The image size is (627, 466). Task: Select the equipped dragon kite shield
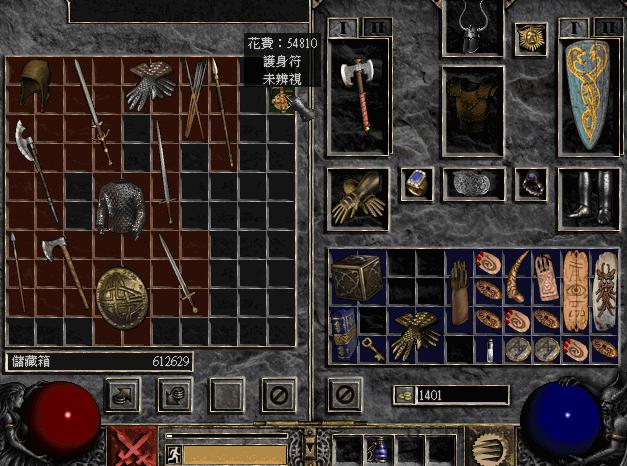click(x=587, y=98)
